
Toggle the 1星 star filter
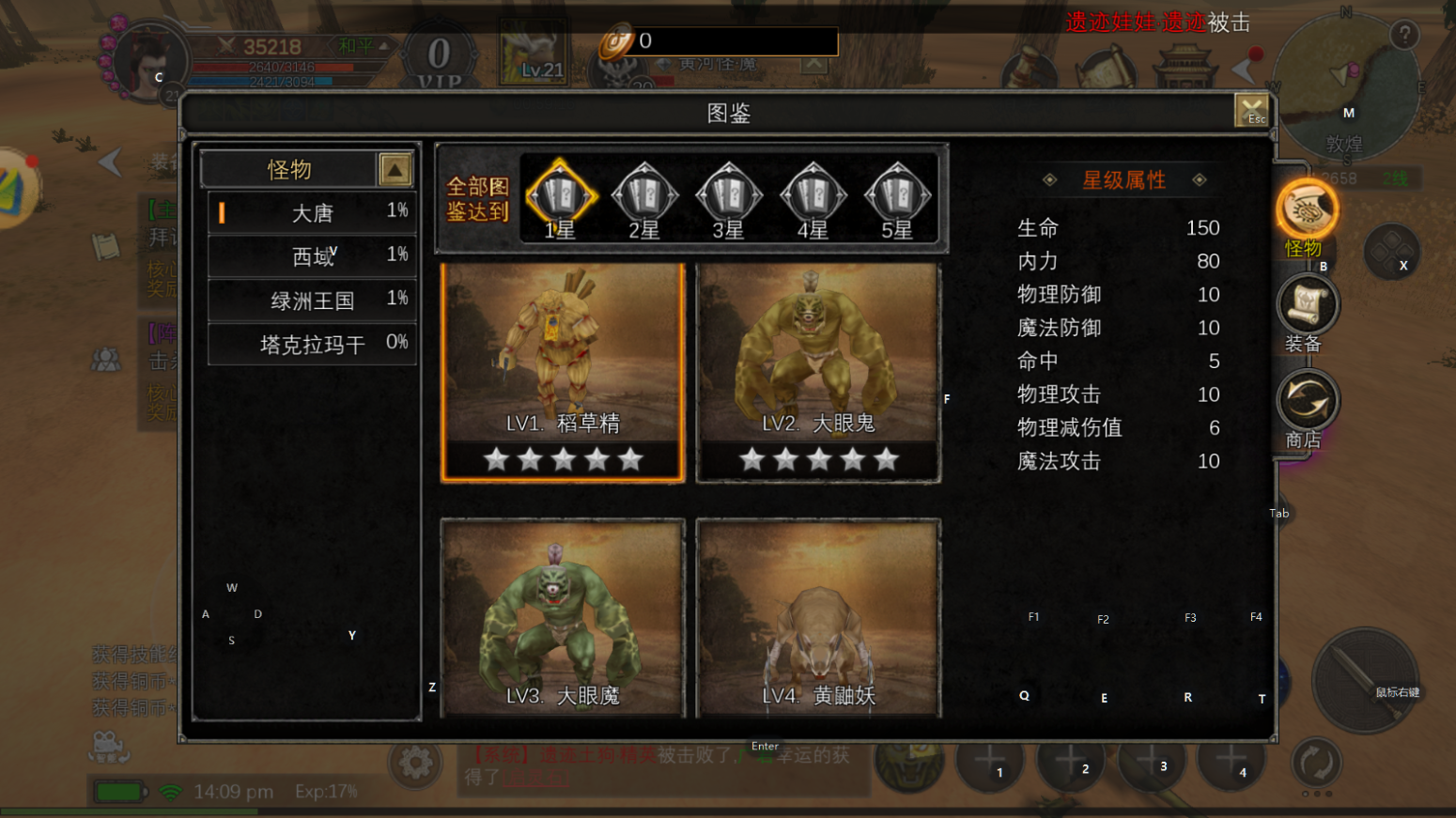[x=561, y=195]
